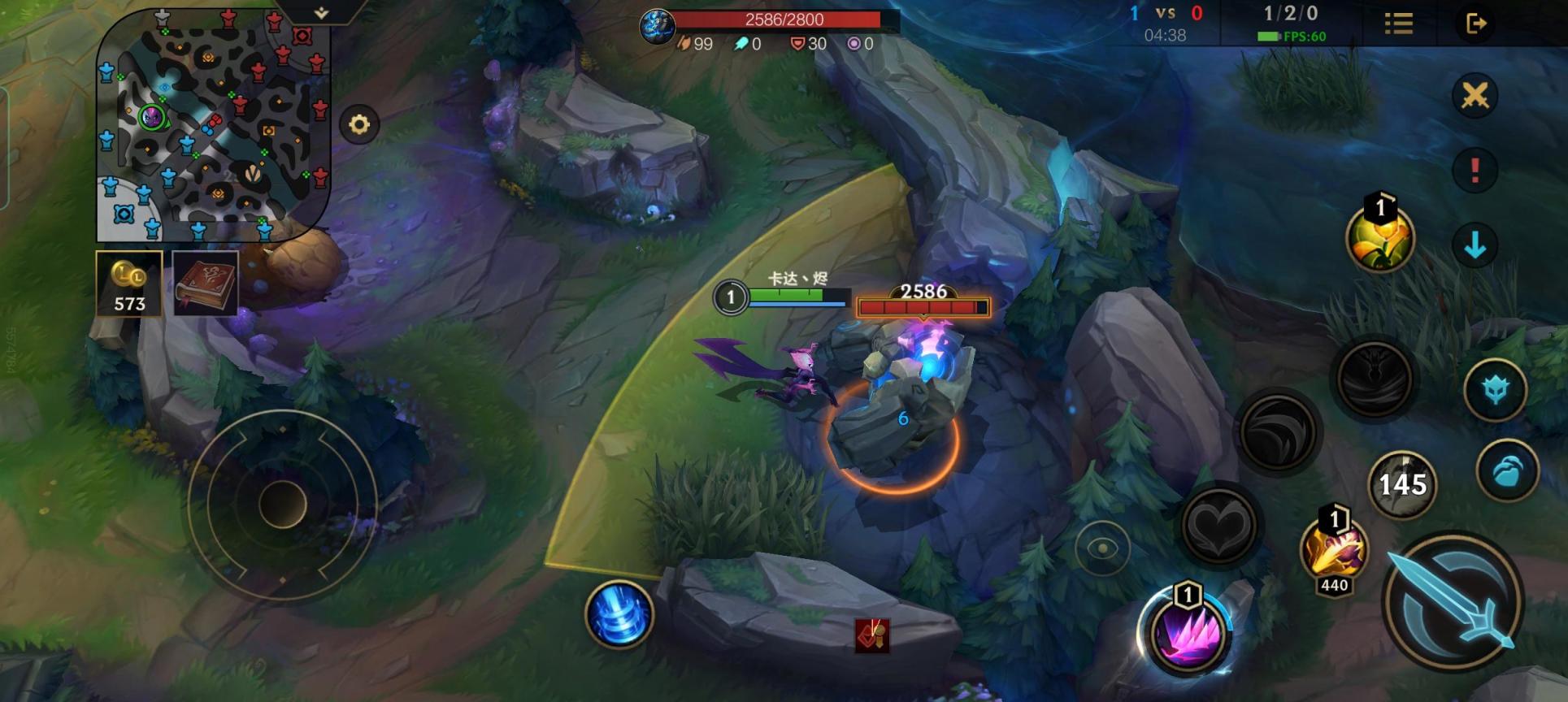1568x702 pixels.
Task: Activate the Smite spell costing 440
Action: 1334,552
